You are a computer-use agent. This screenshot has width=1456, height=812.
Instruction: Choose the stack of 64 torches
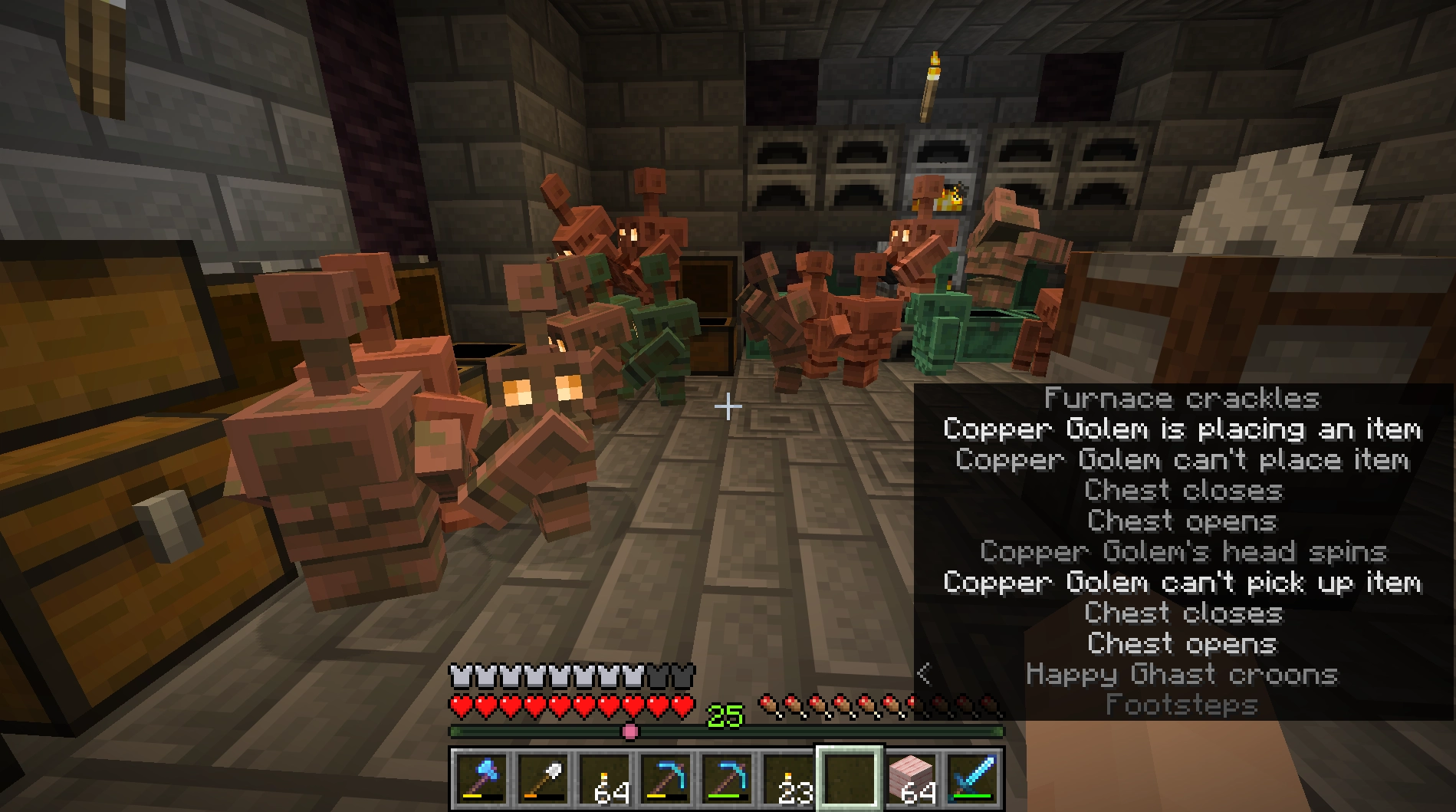coord(603,779)
